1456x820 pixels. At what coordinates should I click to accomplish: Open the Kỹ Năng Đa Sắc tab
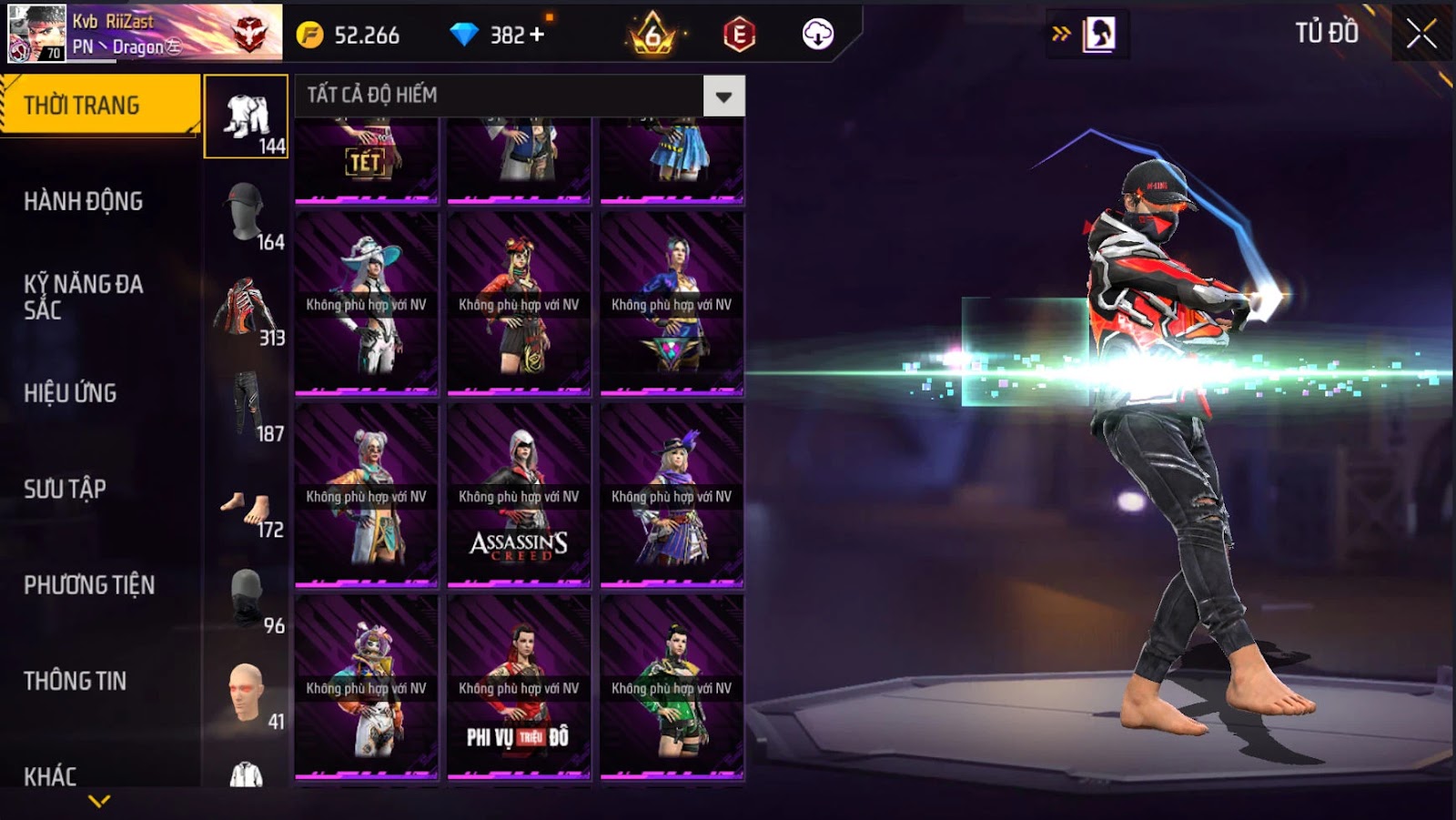point(83,297)
